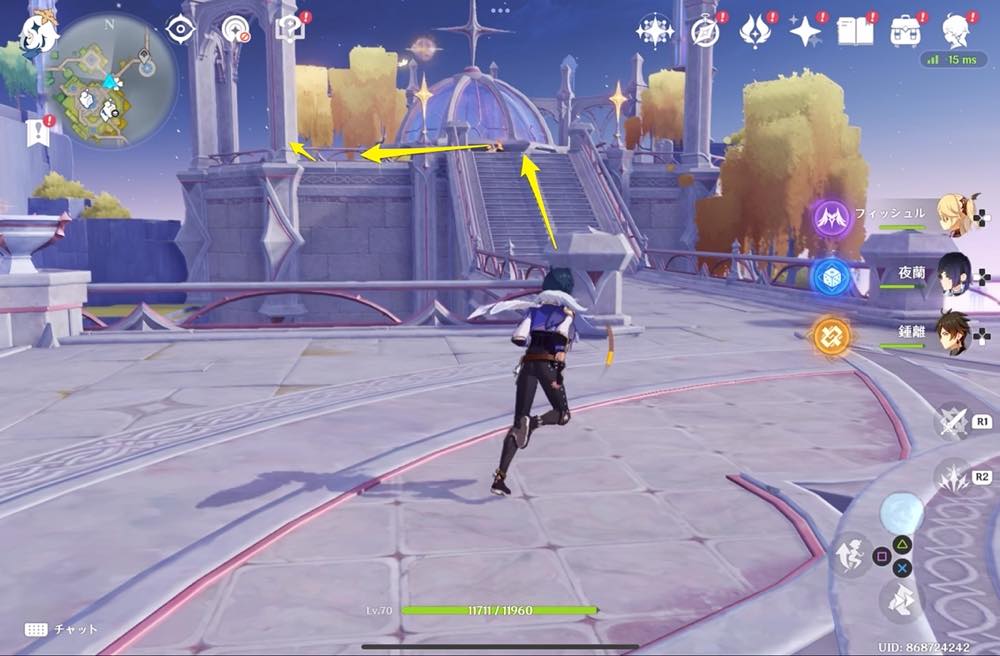Screen dimensions: 1000x656
Task: Open the Adventurer Handbook book icon
Action: (x=855, y=31)
